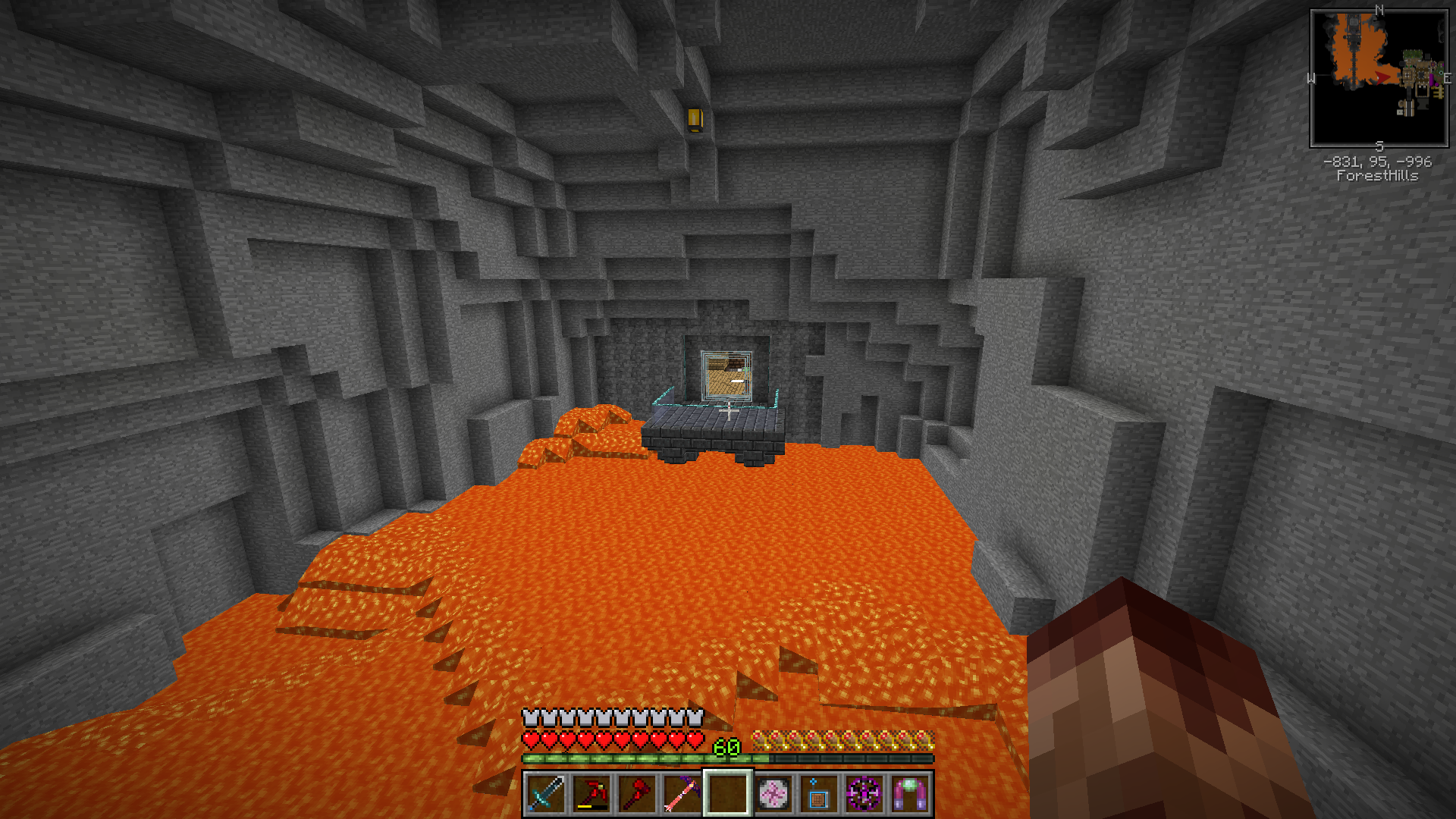
Task: Click the highlighted empty hotbar slot
Action: point(728,794)
